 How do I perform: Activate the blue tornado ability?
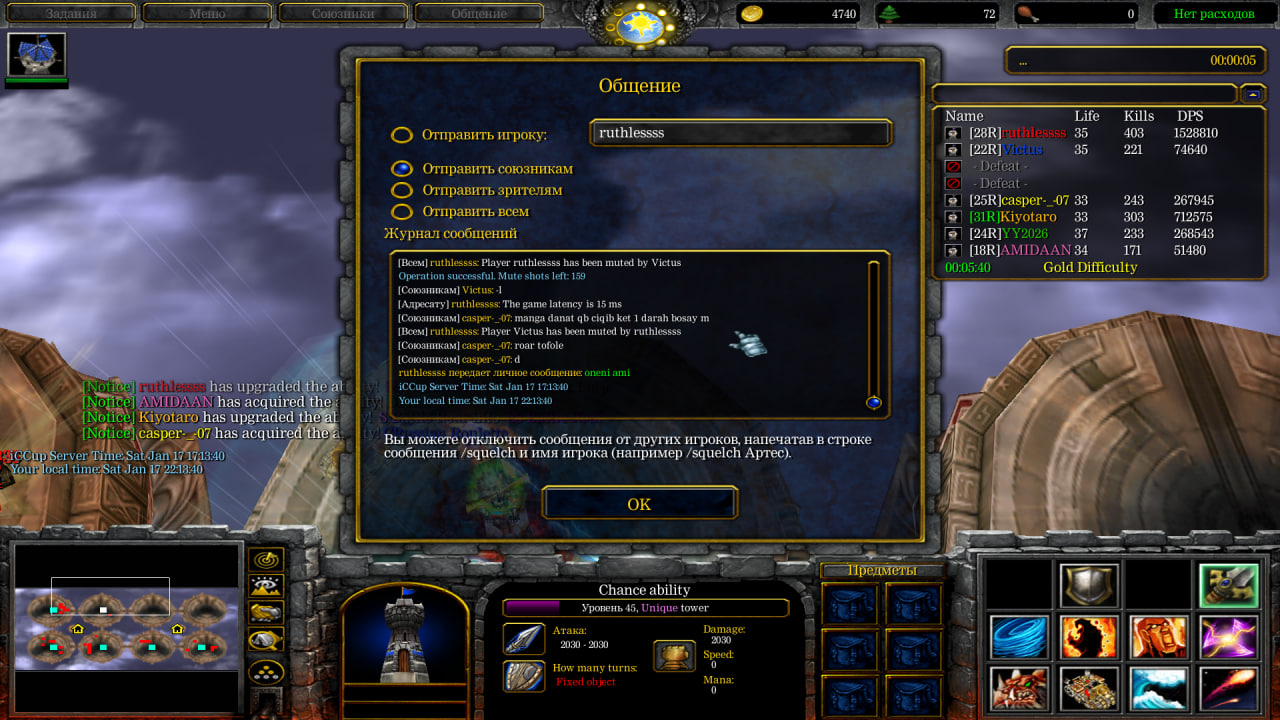click(x=1019, y=637)
